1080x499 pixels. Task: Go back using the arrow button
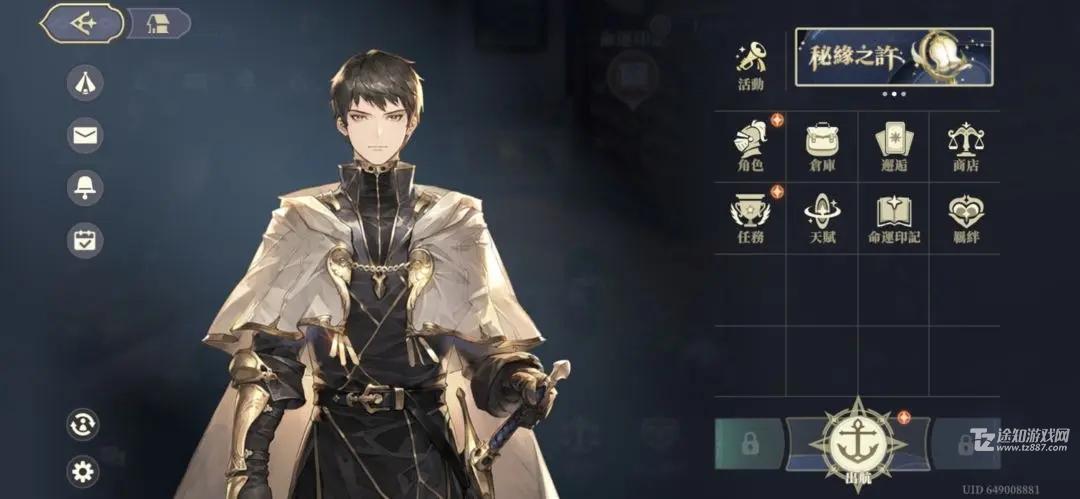(x=82, y=24)
